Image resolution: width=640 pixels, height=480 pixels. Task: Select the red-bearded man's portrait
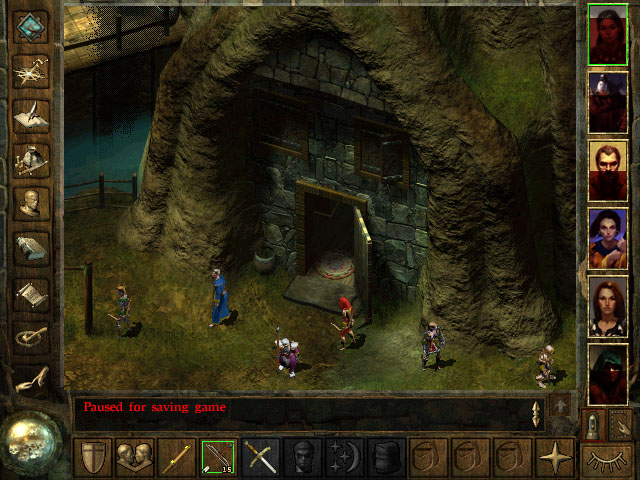607,170
